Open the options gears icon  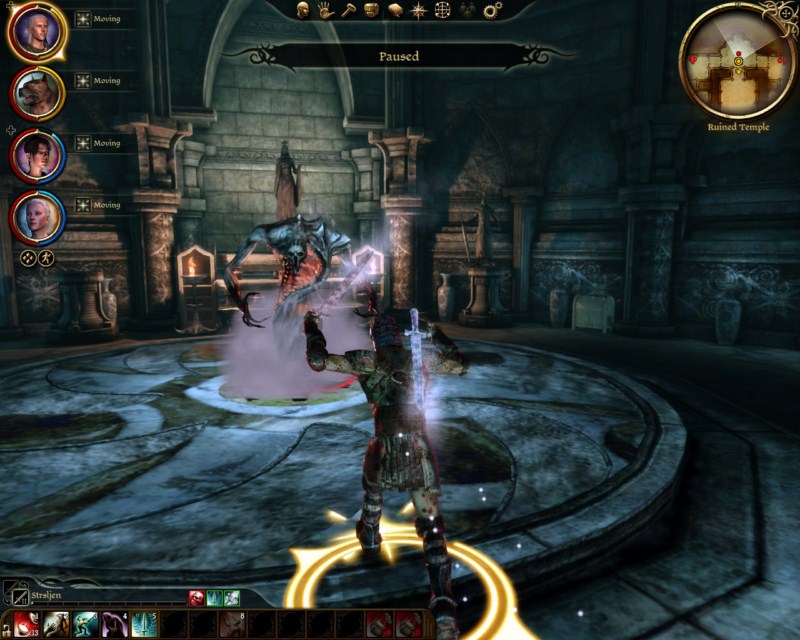click(x=491, y=10)
